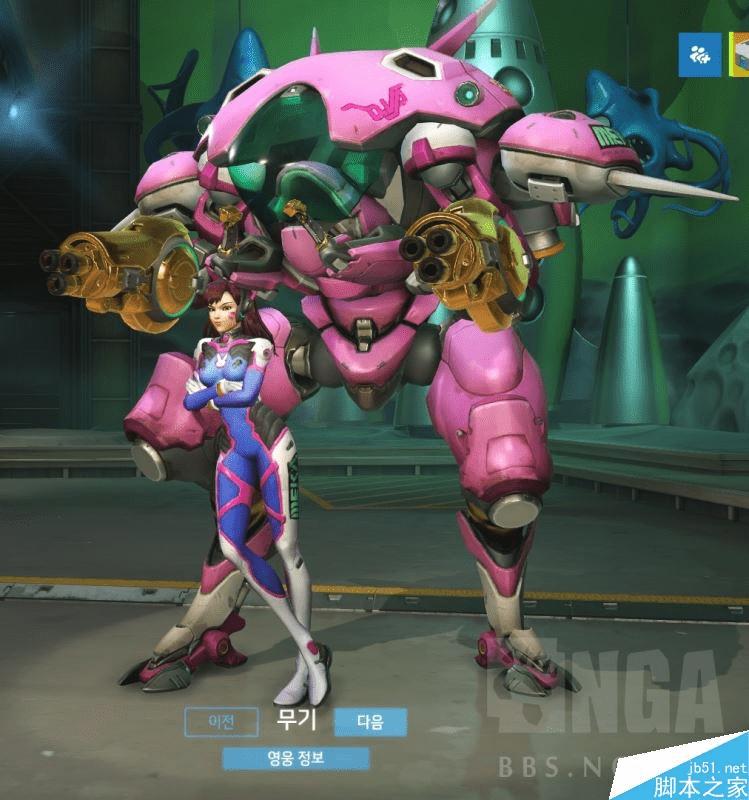Select the 이전 (Previous) button

pos(220,721)
